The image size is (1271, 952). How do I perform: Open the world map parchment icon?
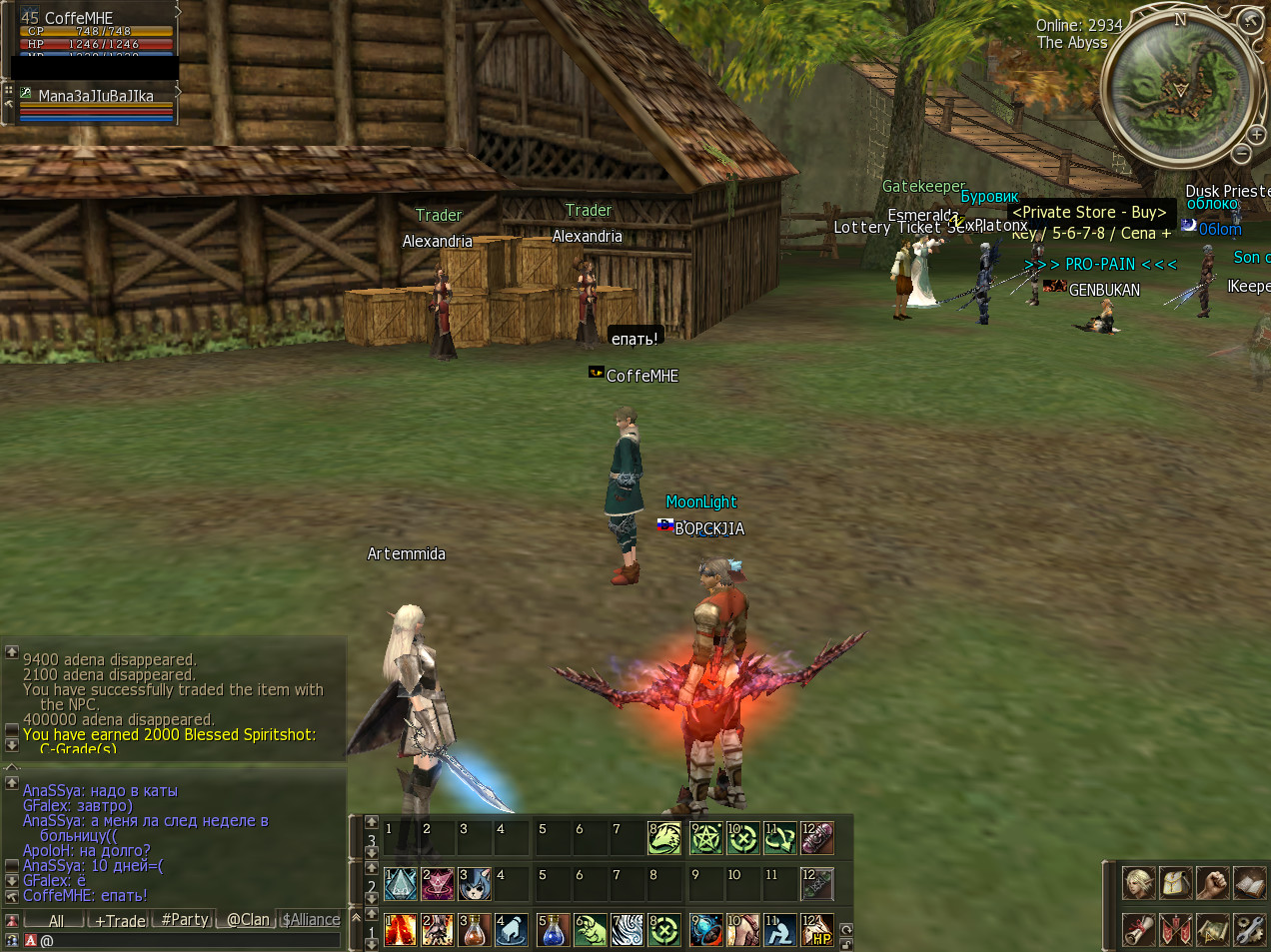(1213, 929)
